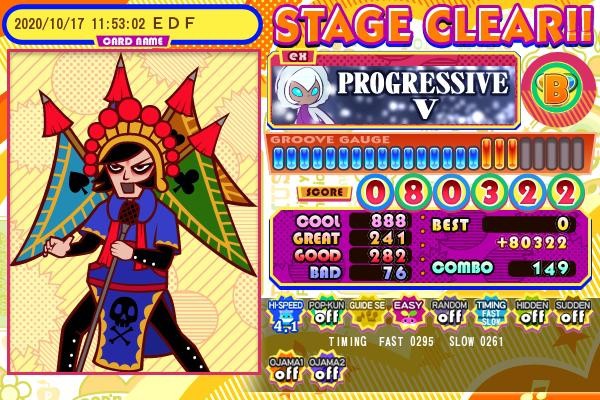Screen dimensions: 600x400
Task: Select the PROGRESSIVE V song banner
Action: click(x=393, y=92)
